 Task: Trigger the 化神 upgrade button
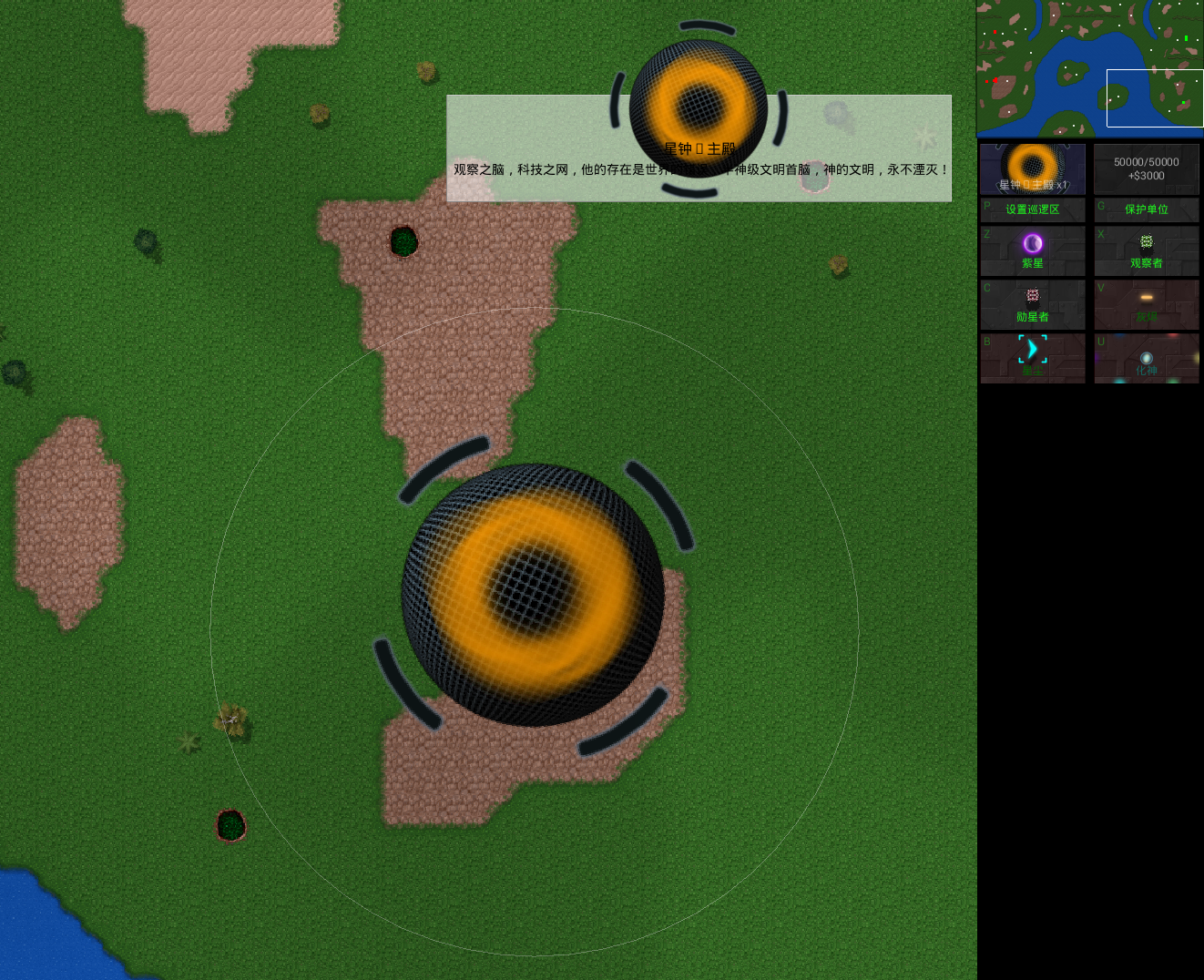click(x=1146, y=357)
